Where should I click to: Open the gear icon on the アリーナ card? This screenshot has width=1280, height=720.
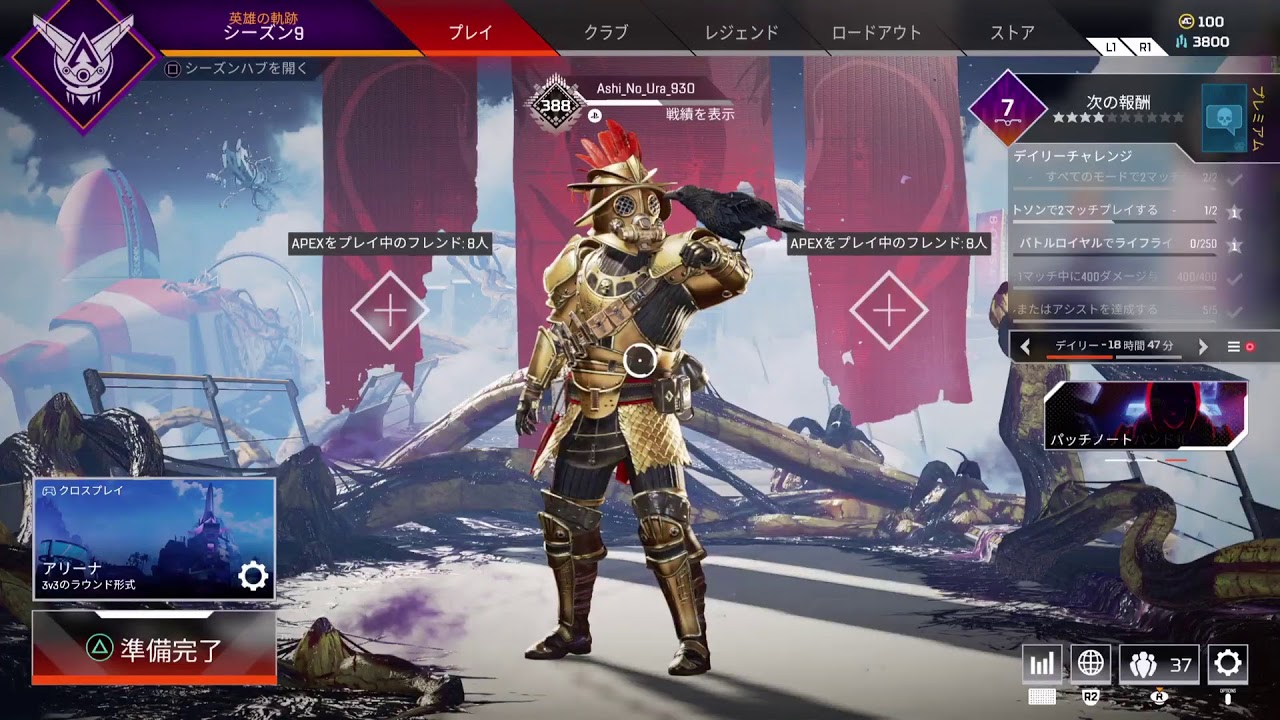pyautogui.click(x=253, y=575)
